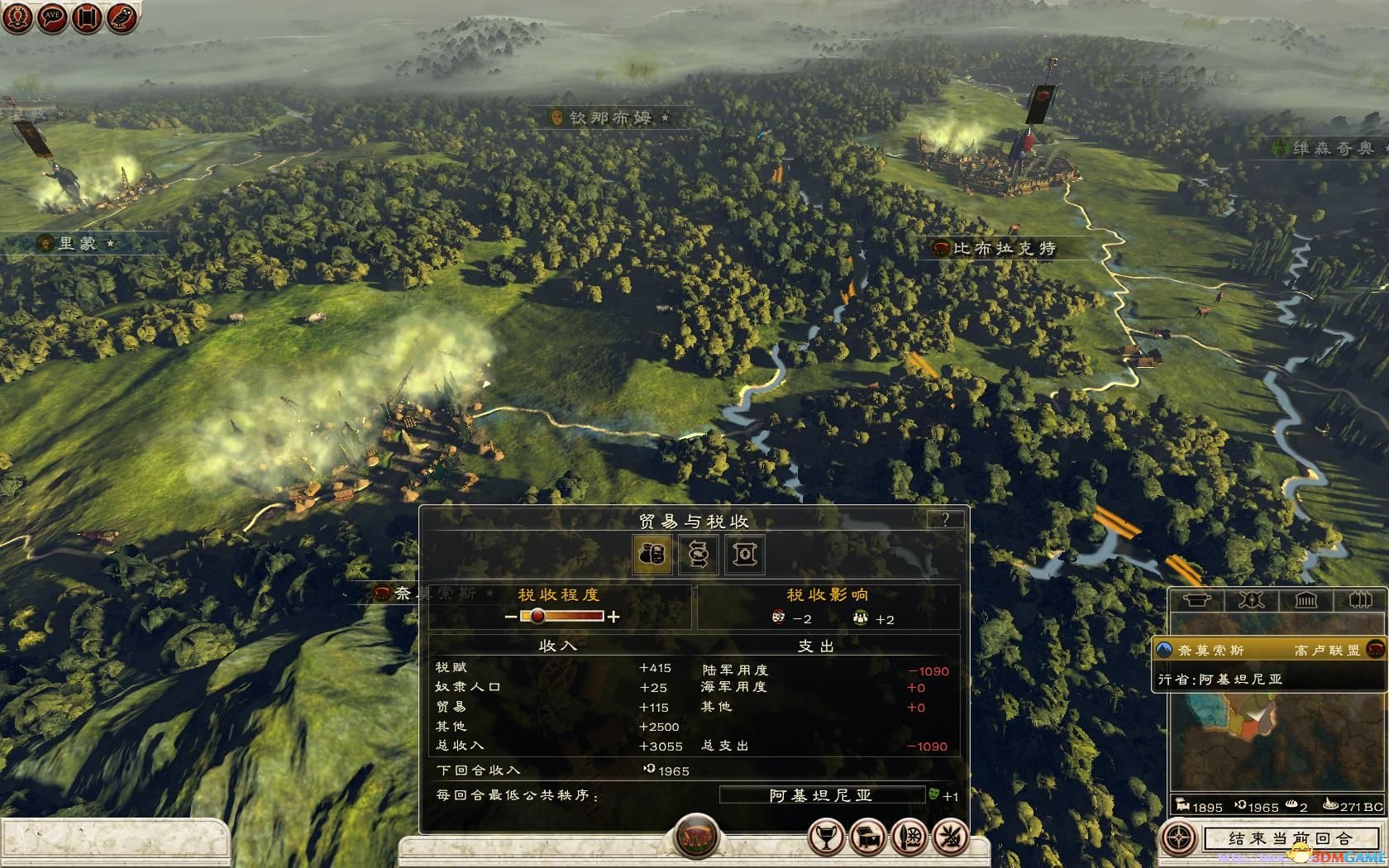This screenshot has height=868, width=1389.
Task: Open the AVE speech bubble chat
Action: point(53,17)
